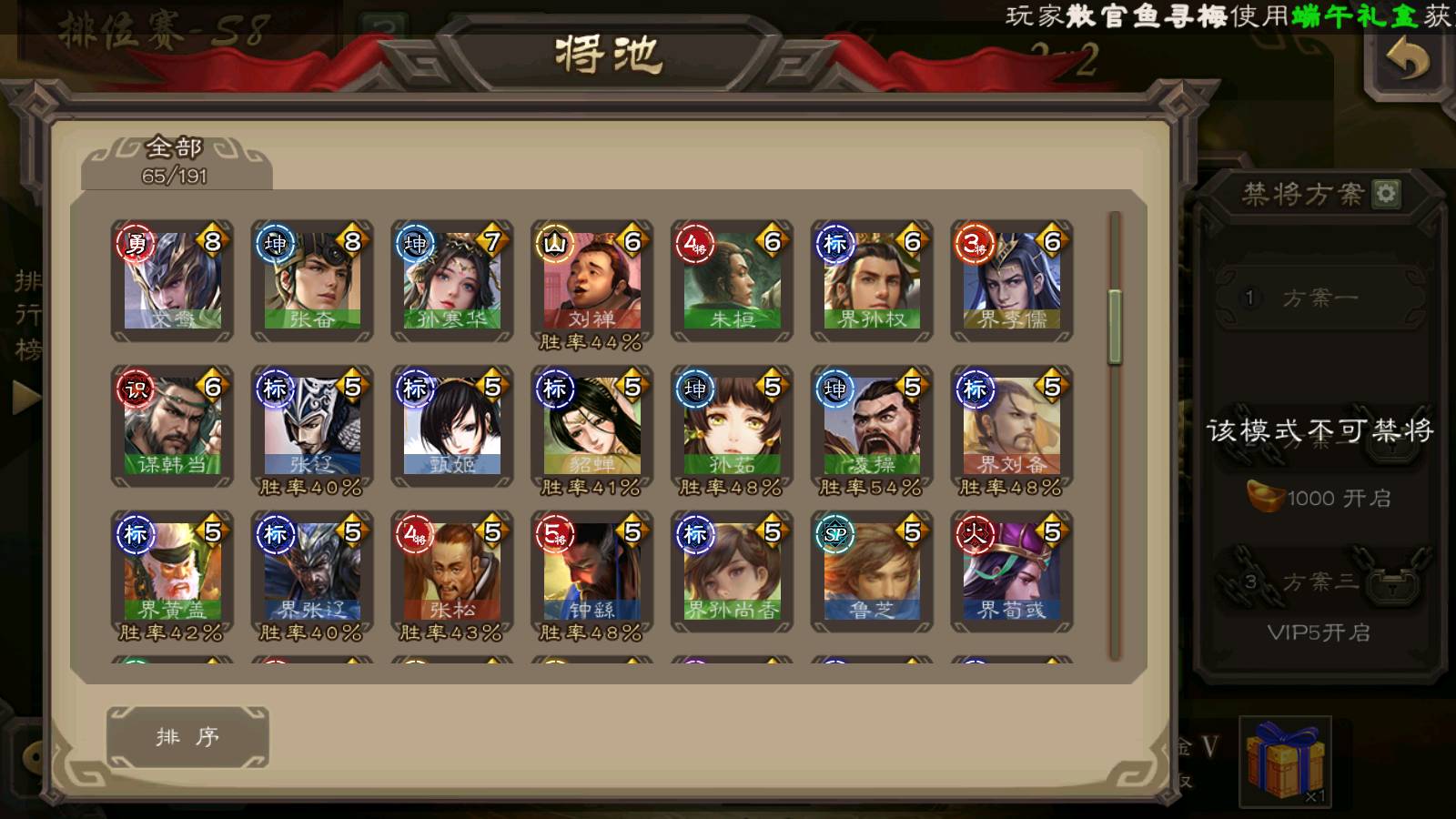
Task: Open the 排序 sort options
Action: click(187, 736)
